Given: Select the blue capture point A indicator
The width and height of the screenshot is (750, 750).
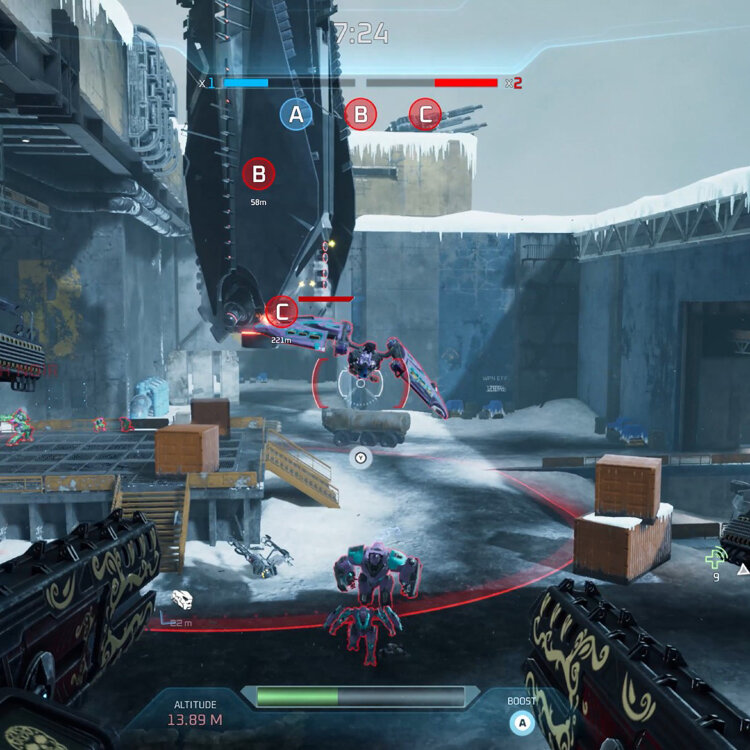Looking at the screenshot, I should pyautogui.click(x=295, y=115).
